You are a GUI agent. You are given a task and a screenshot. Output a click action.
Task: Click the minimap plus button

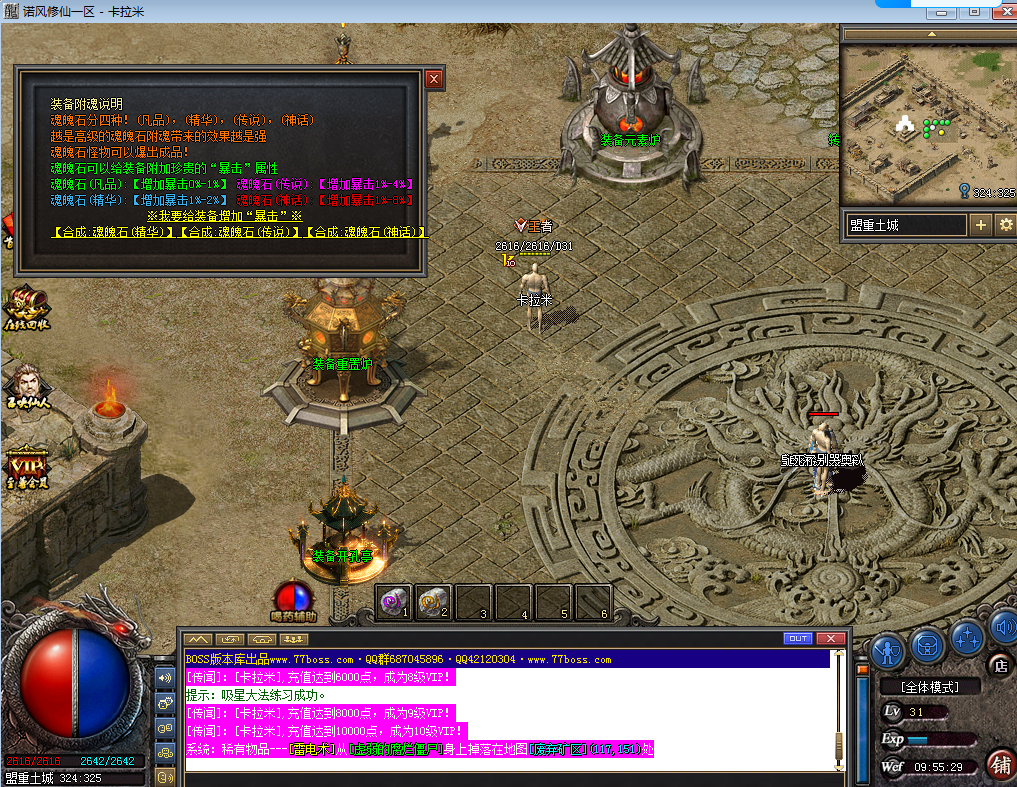[x=981, y=225]
